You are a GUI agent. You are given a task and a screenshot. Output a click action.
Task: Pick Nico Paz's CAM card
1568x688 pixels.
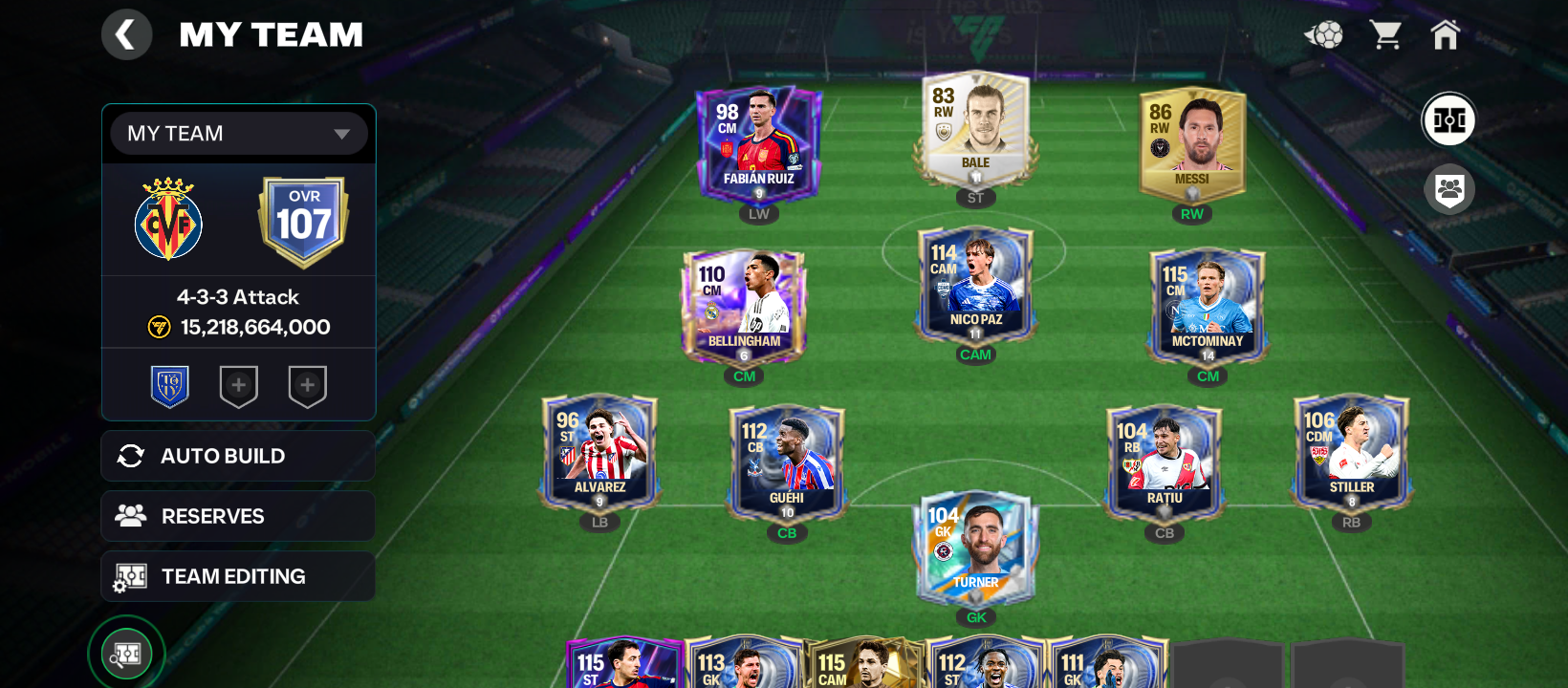pyautogui.click(x=975, y=285)
